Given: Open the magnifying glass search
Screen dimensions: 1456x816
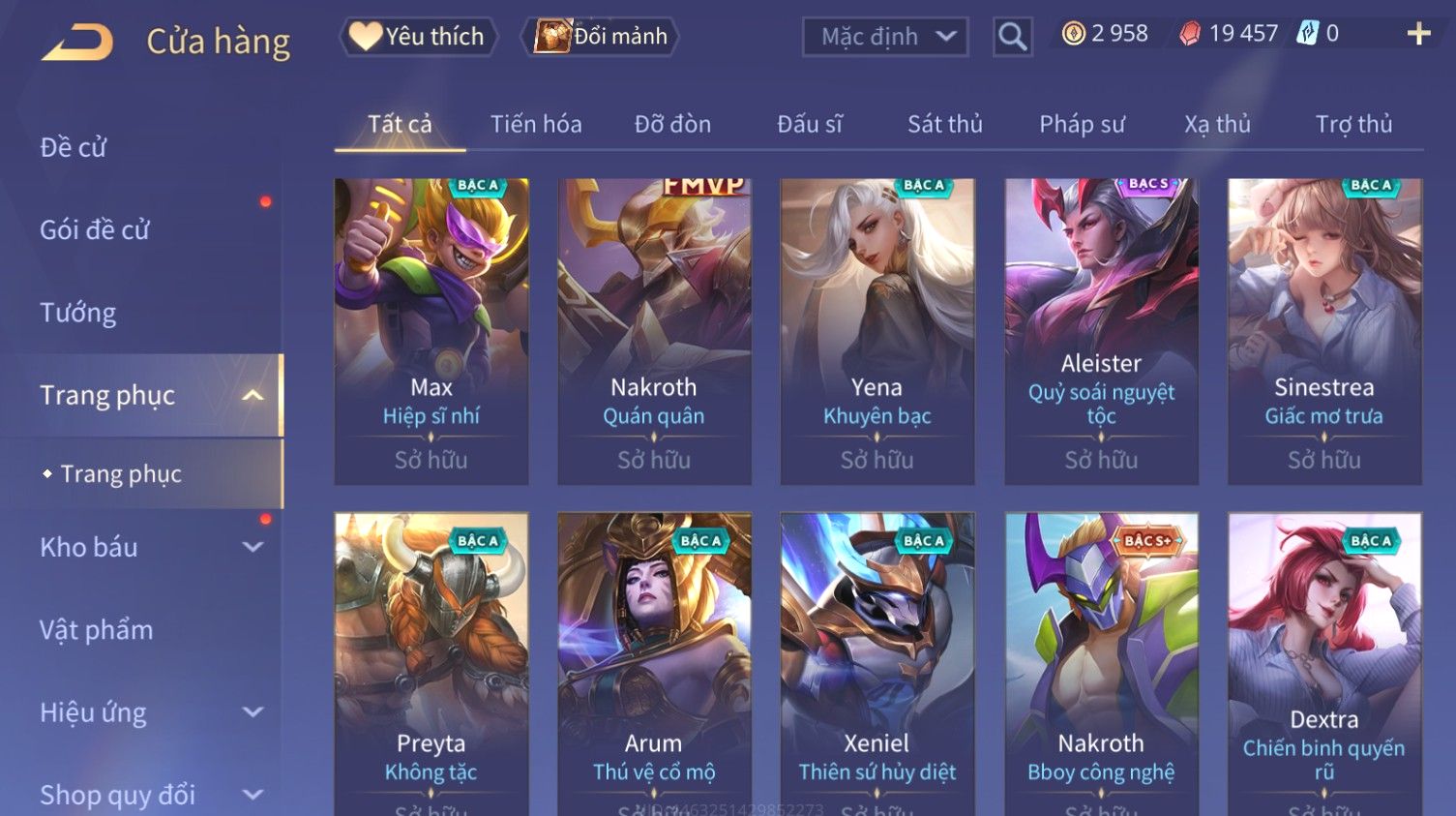Looking at the screenshot, I should tap(1012, 37).
